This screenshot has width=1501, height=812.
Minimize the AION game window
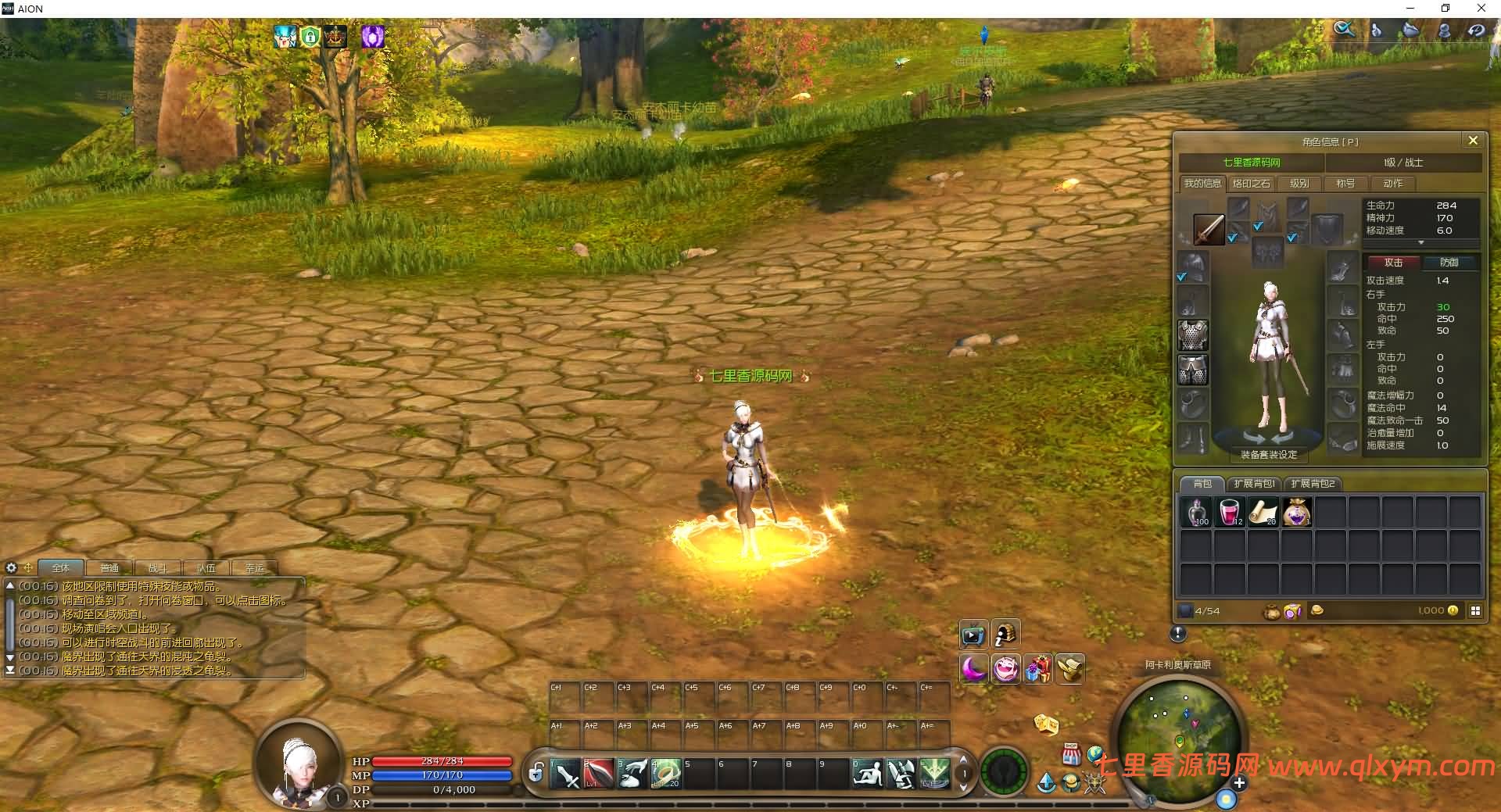click(x=1410, y=9)
